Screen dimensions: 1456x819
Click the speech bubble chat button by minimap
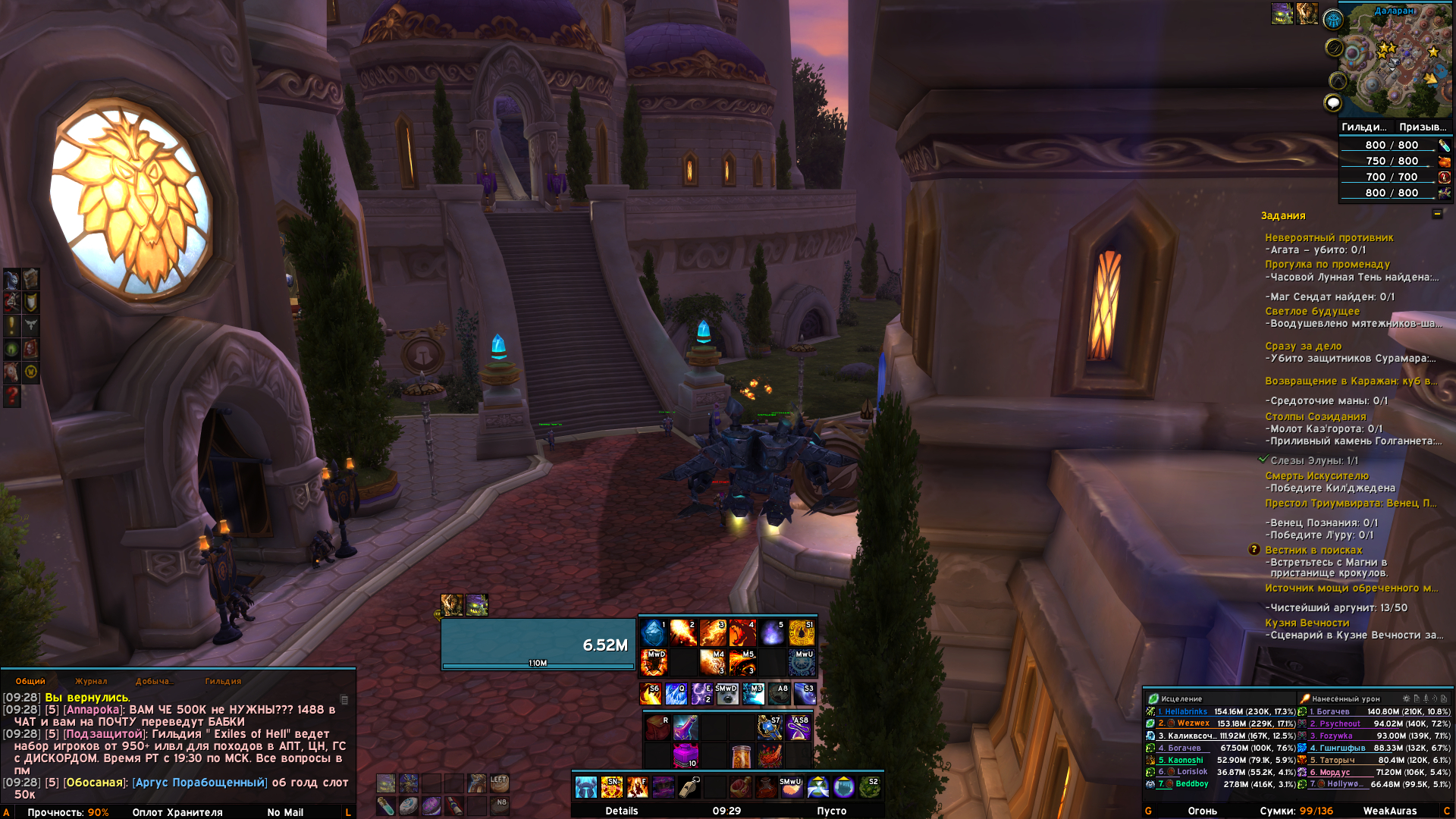click(x=1332, y=103)
